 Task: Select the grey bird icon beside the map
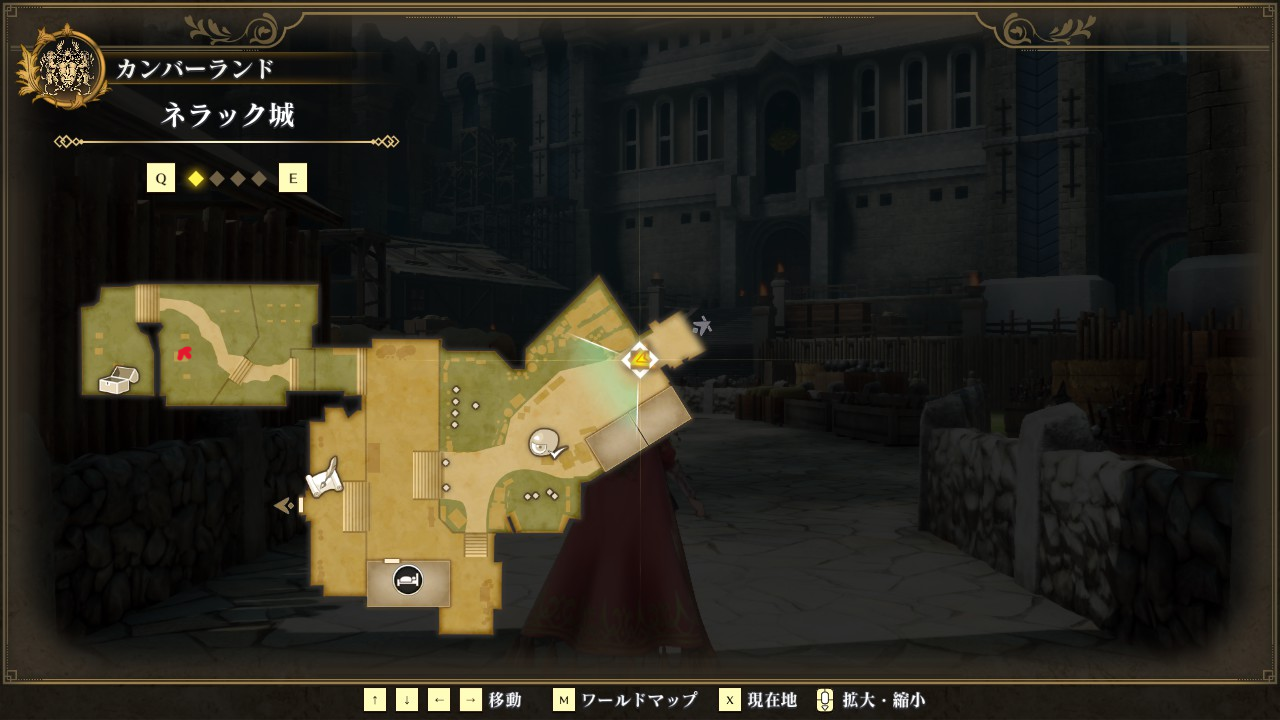(x=702, y=325)
